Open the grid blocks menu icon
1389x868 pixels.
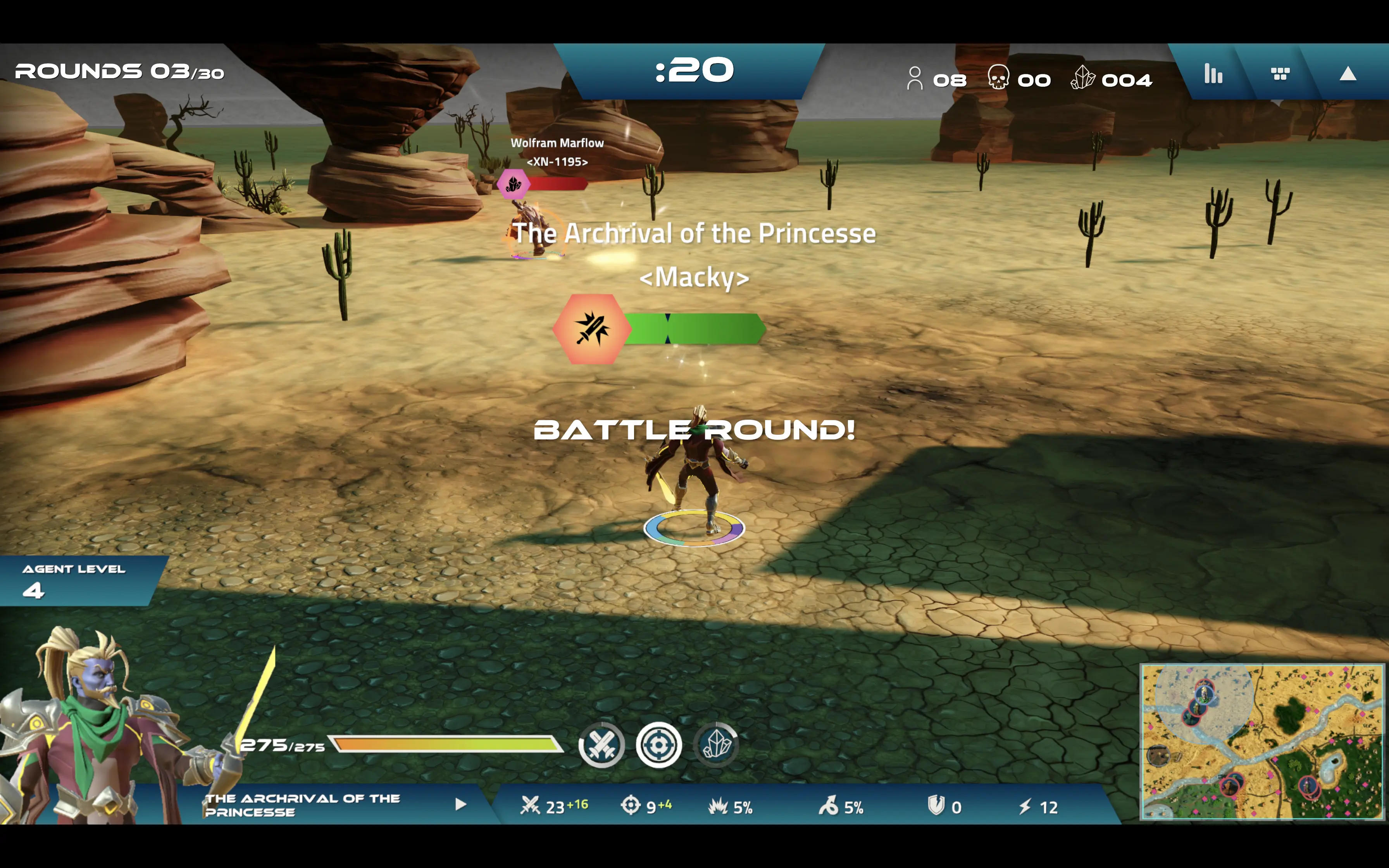point(1280,74)
